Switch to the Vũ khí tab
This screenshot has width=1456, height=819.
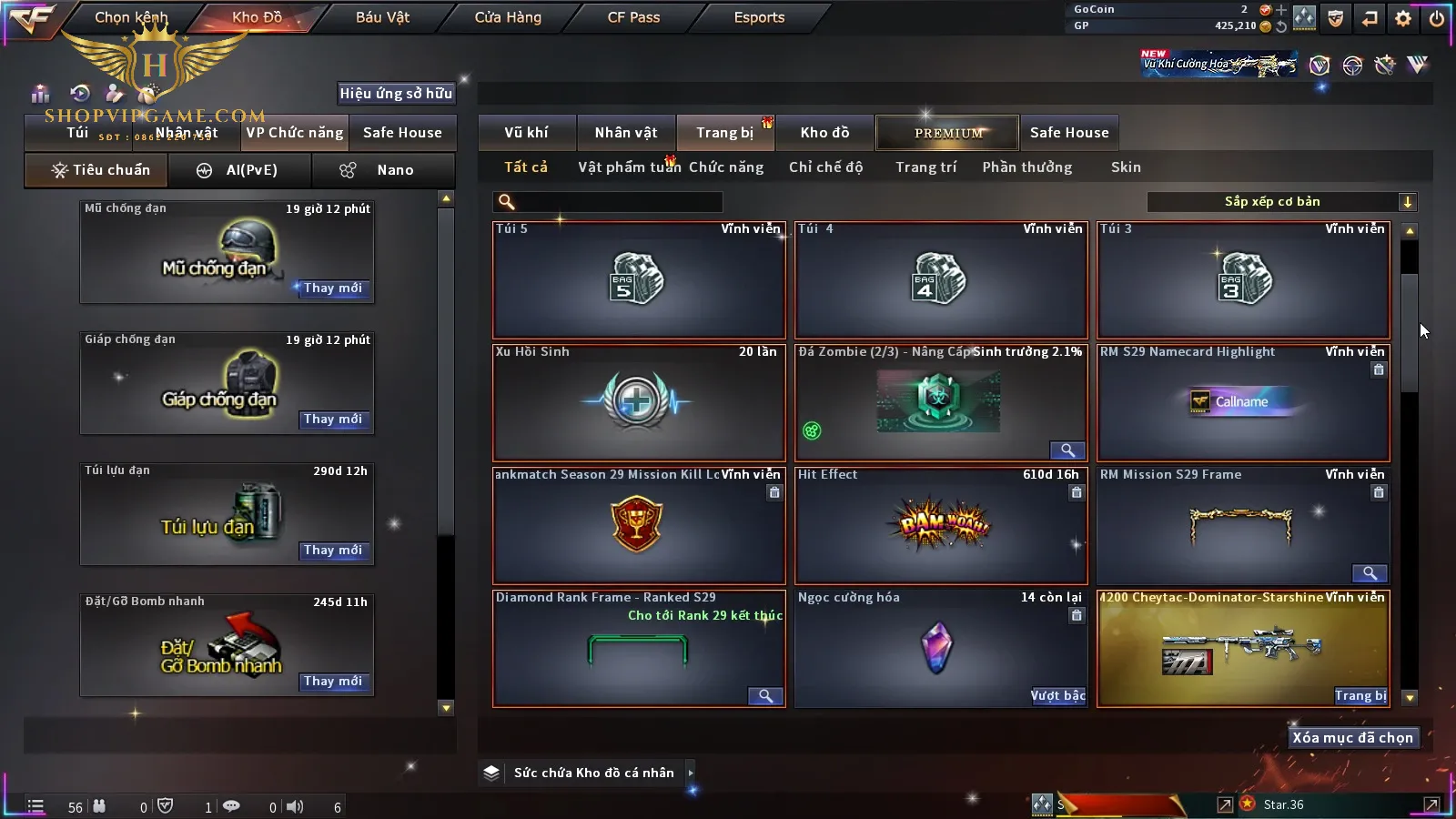click(x=526, y=133)
